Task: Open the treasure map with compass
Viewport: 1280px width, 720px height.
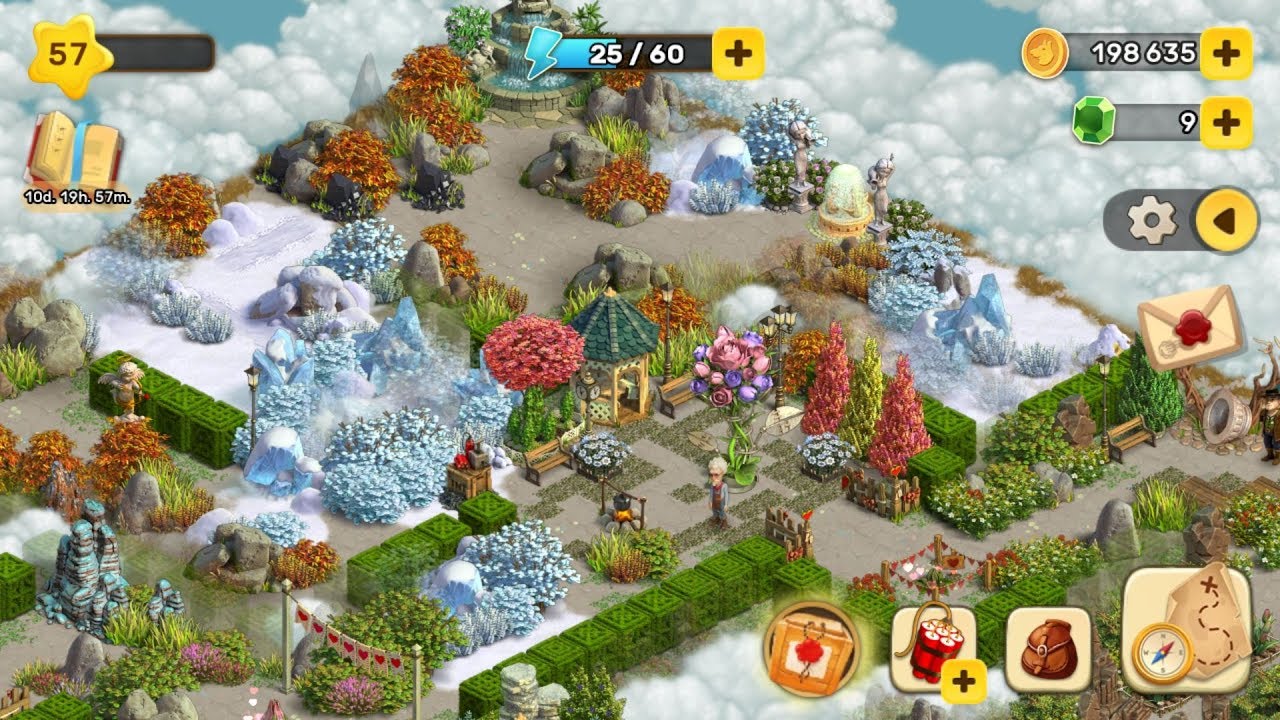Action: point(1186,630)
